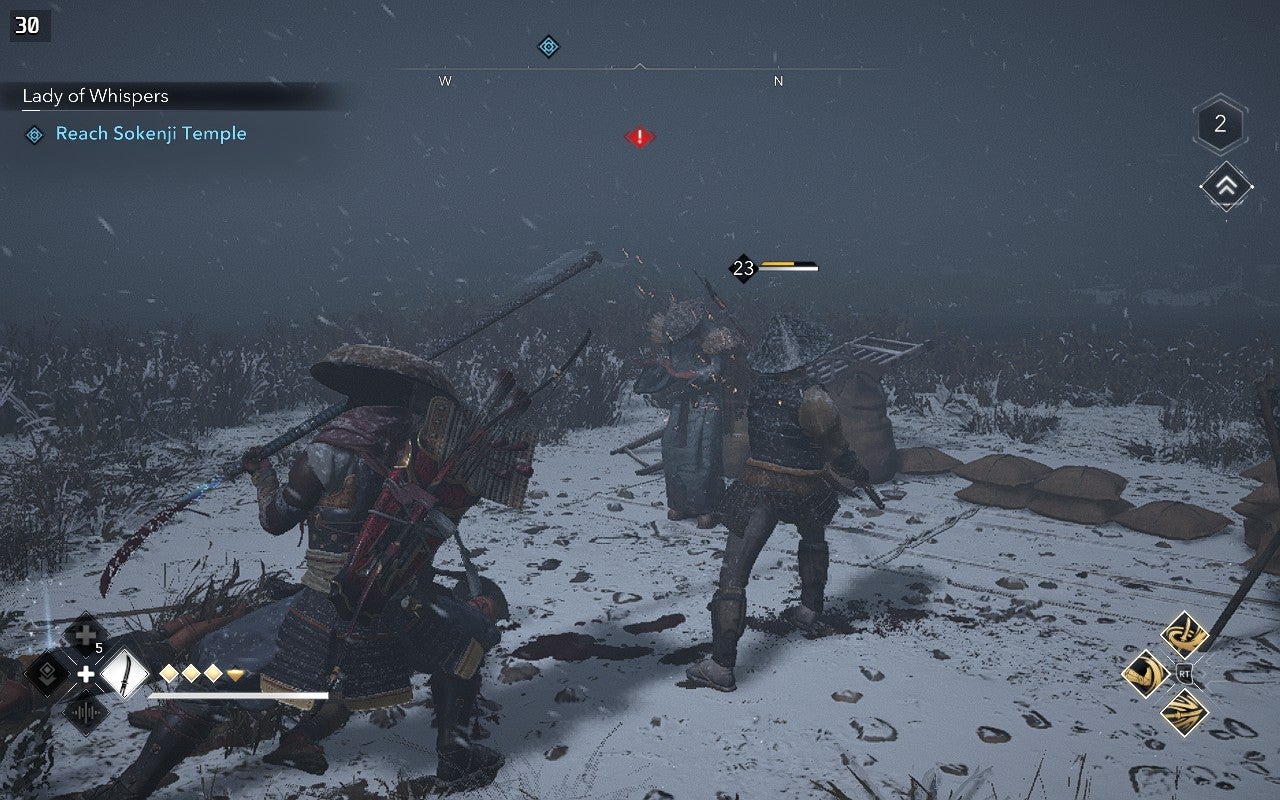Open the Lady of Whispers quest banner
The height and width of the screenshot is (800, 1280).
pyautogui.click(x=94, y=96)
